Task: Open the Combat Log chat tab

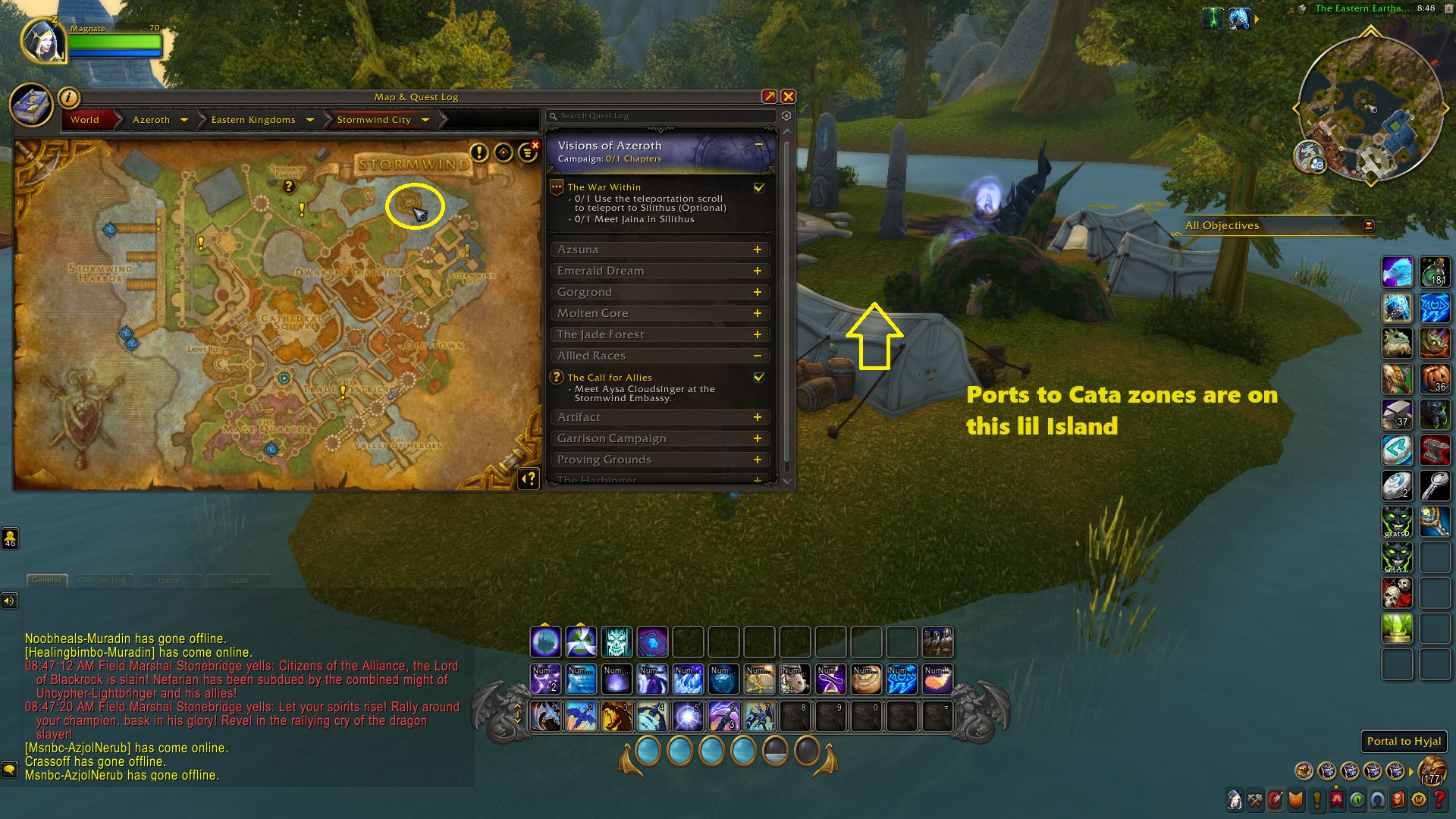Action: click(x=102, y=580)
